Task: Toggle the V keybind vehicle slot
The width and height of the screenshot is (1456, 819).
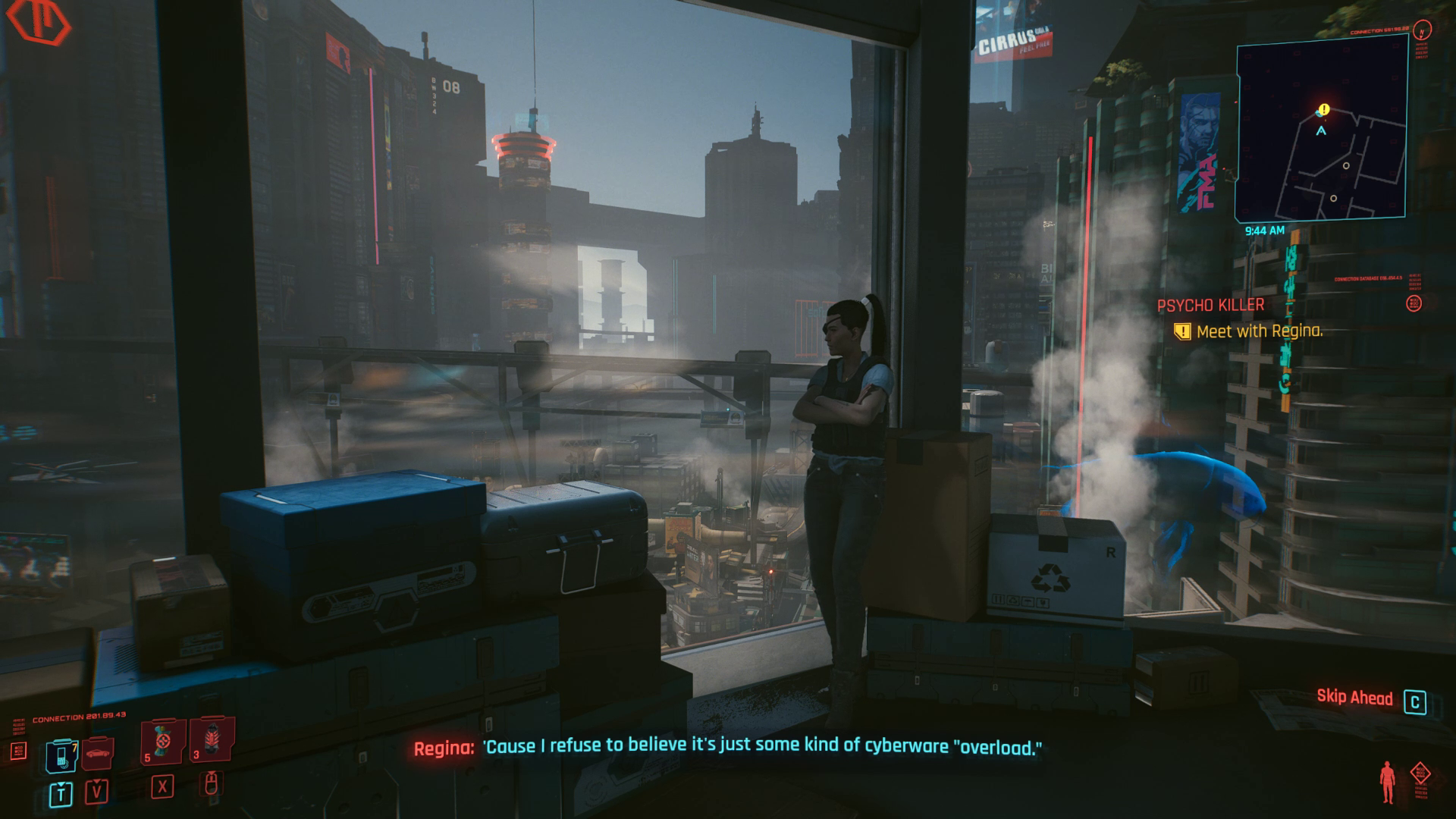Action: [x=96, y=792]
